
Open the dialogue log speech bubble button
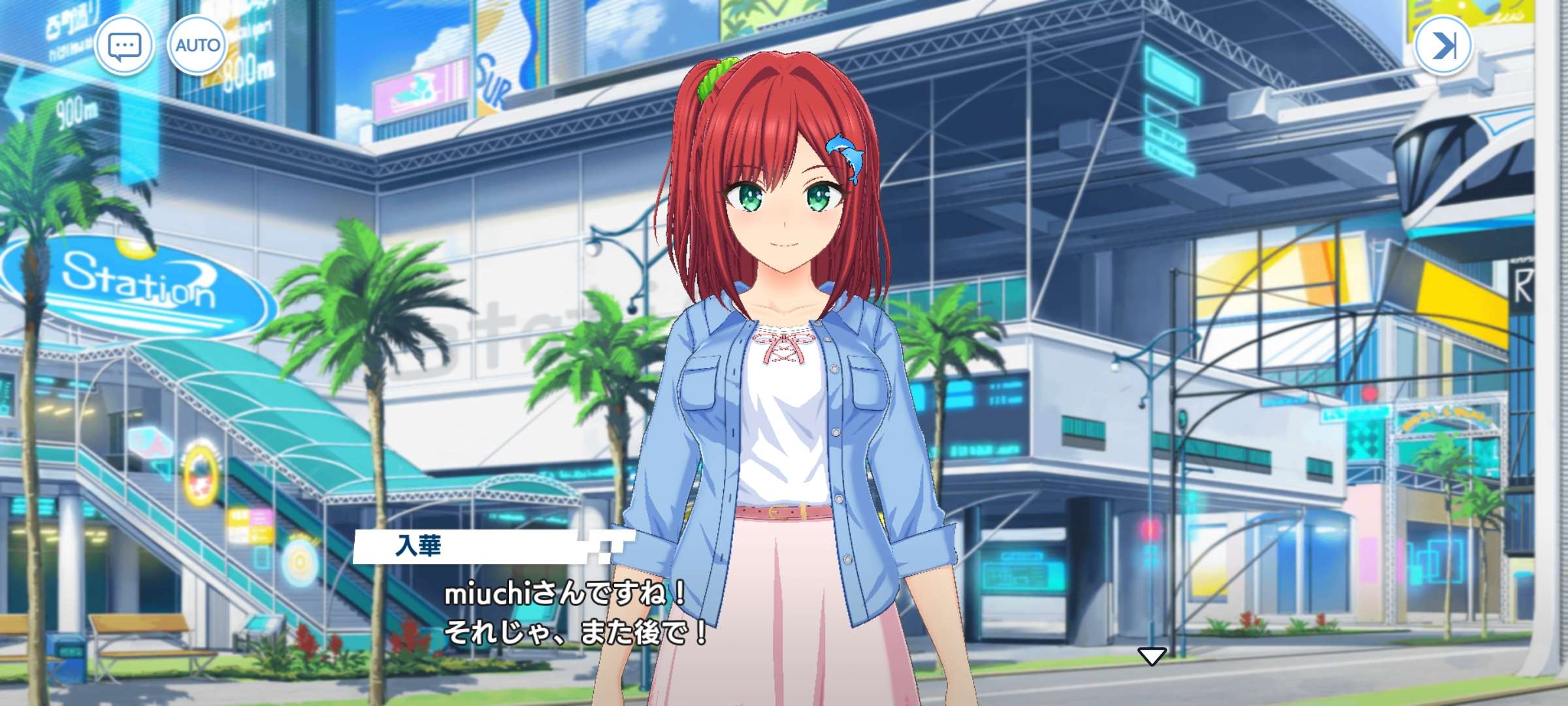click(124, 46)
